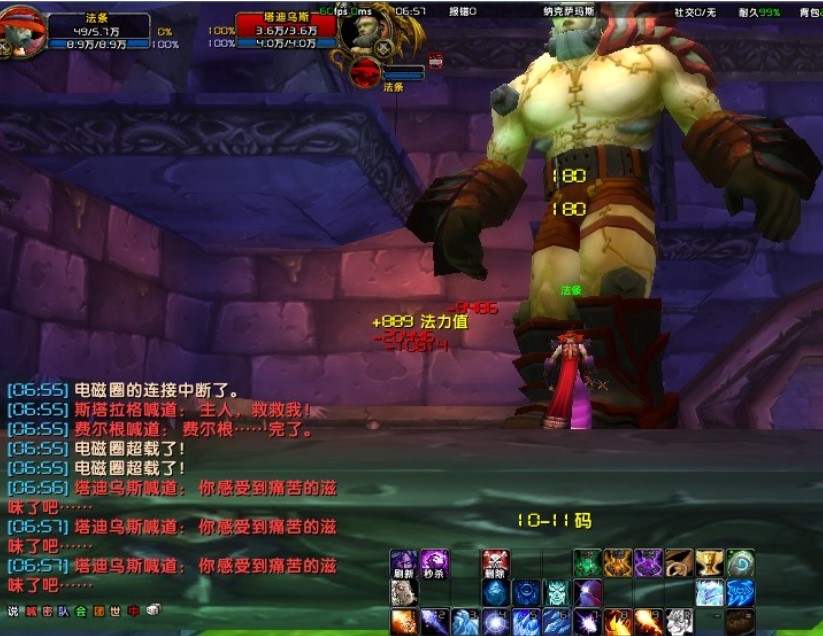Select the 队 party chat channel
Viewport: 823px width, 636px height.
click(x=64, y=611)
